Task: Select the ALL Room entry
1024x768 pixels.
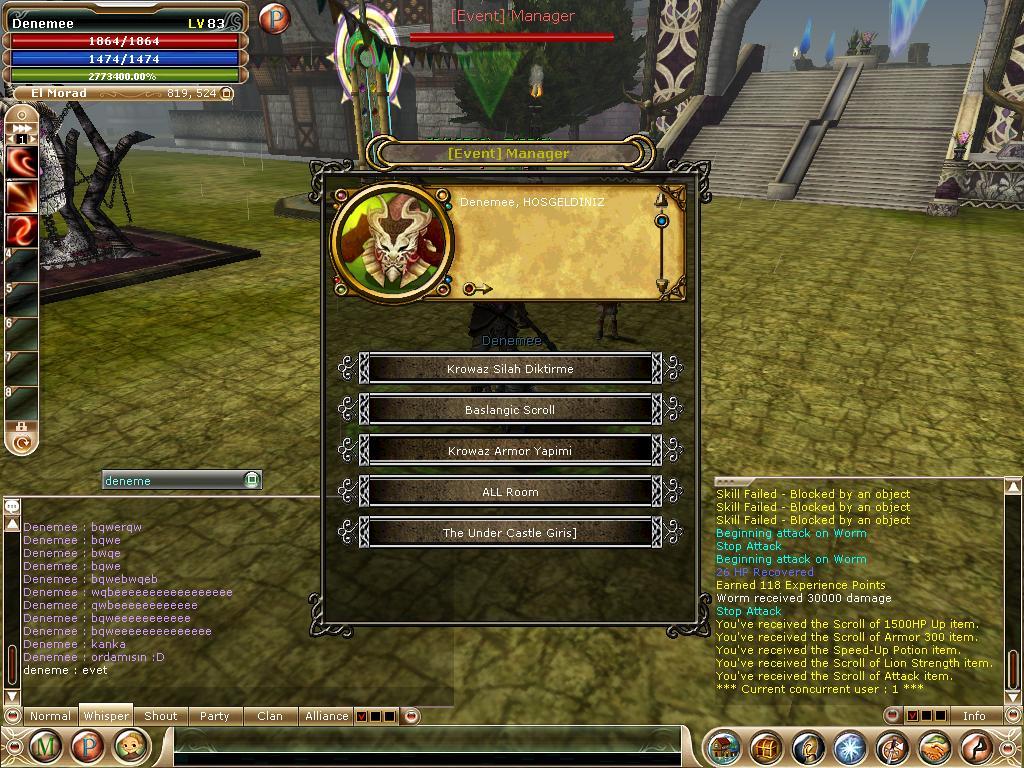Action: coord(510,492)
